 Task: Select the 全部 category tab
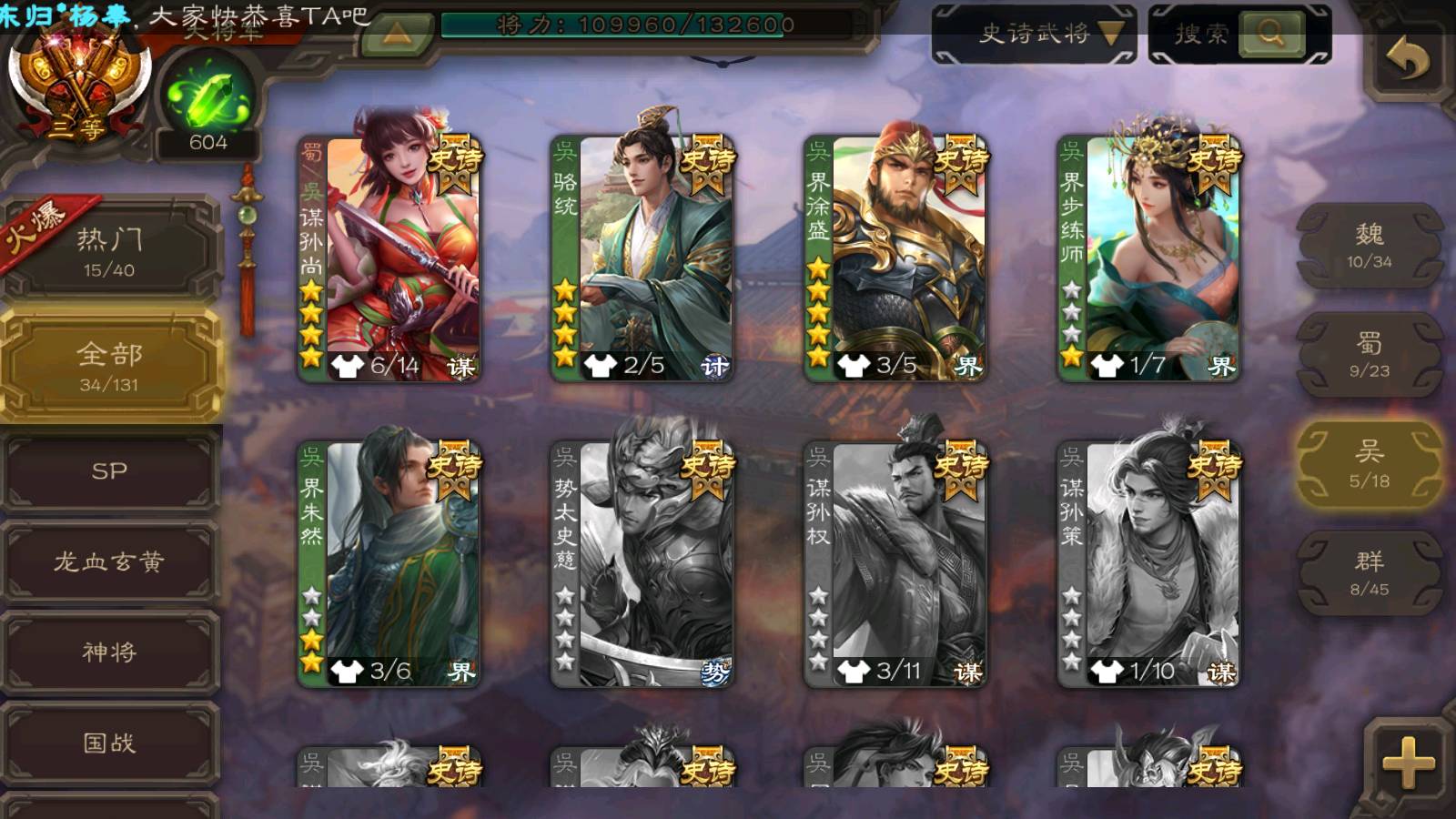110,366
